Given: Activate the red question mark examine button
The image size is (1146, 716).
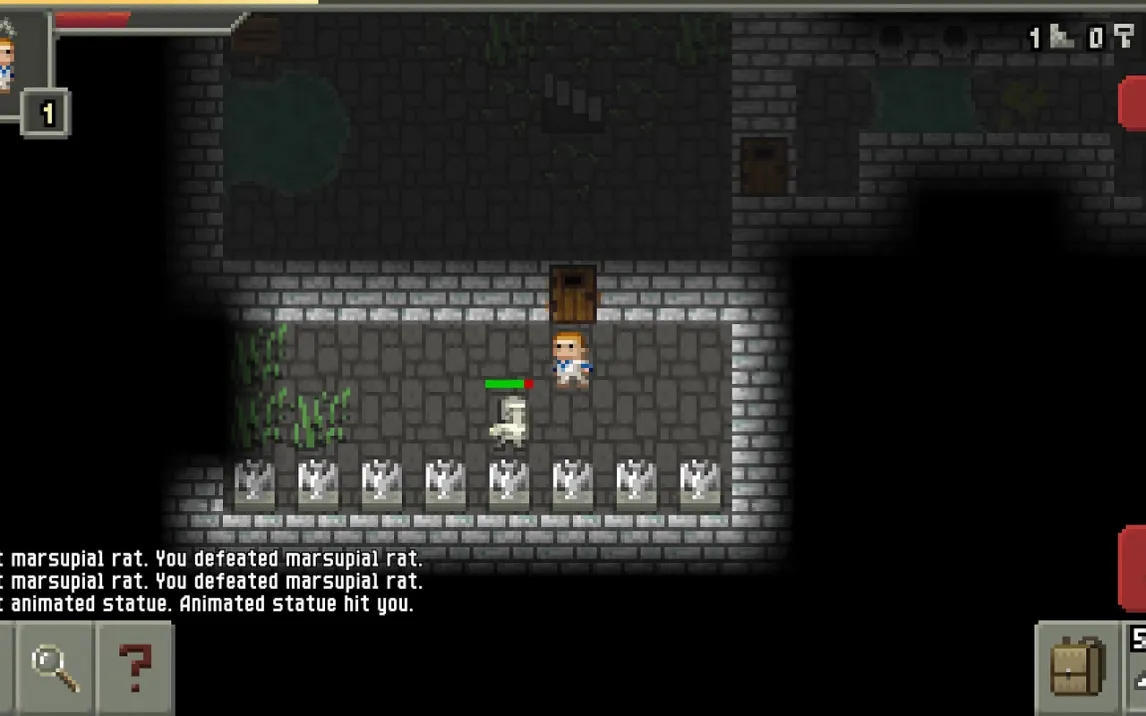Looking at the screenshot, I should 135,667.
